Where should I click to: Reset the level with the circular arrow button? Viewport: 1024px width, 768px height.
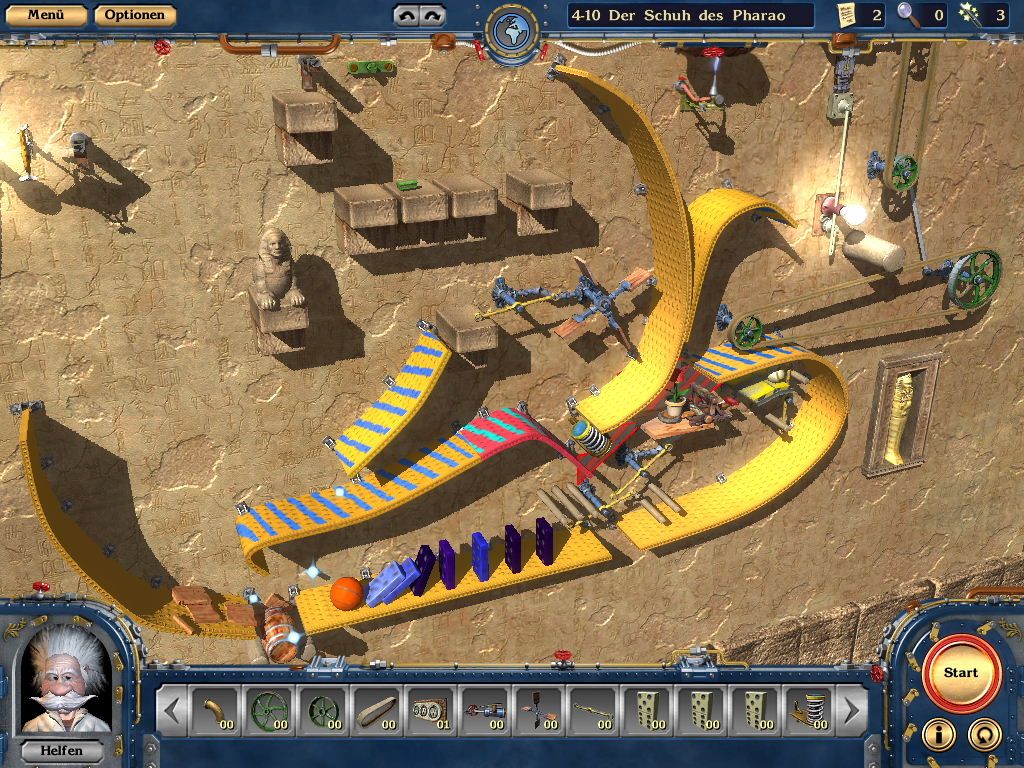coord(984,734)
